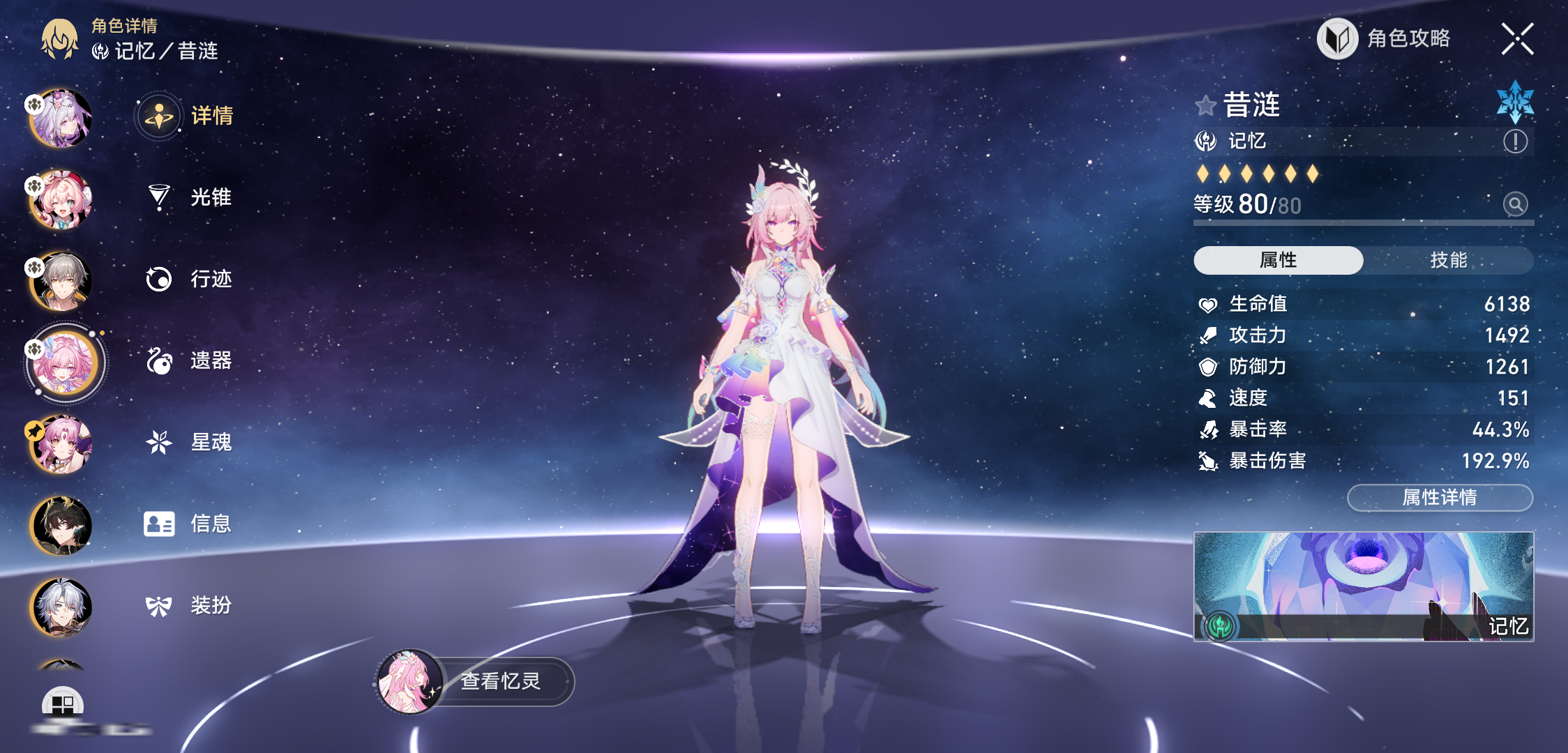The height and width of the screenshot is (753, 1568).
Task: Choose the dark-haired horned character portrait
Action: click(61, 526)
